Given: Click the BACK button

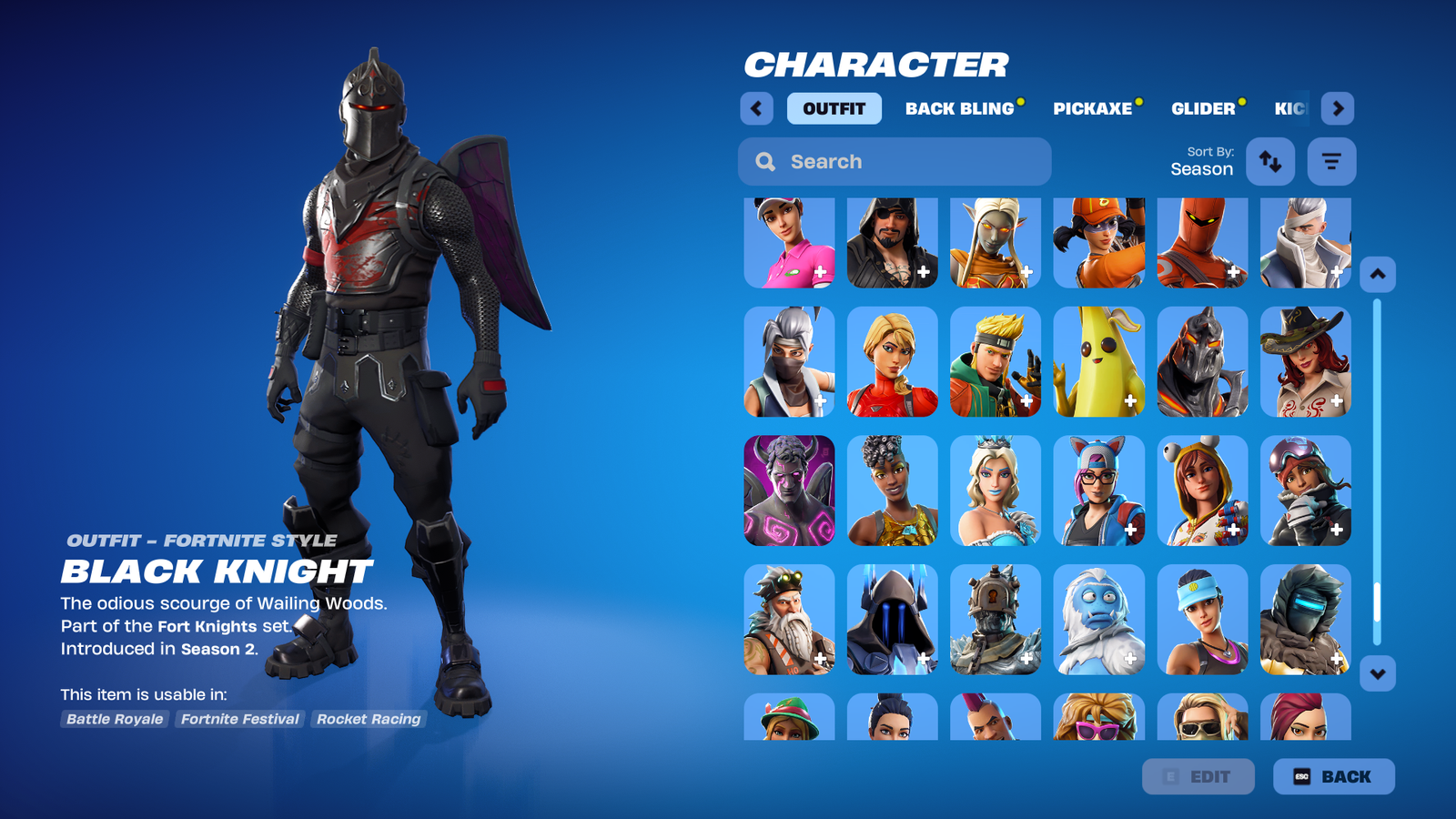Looking at the screenshot, I should tap(1334, 776).
